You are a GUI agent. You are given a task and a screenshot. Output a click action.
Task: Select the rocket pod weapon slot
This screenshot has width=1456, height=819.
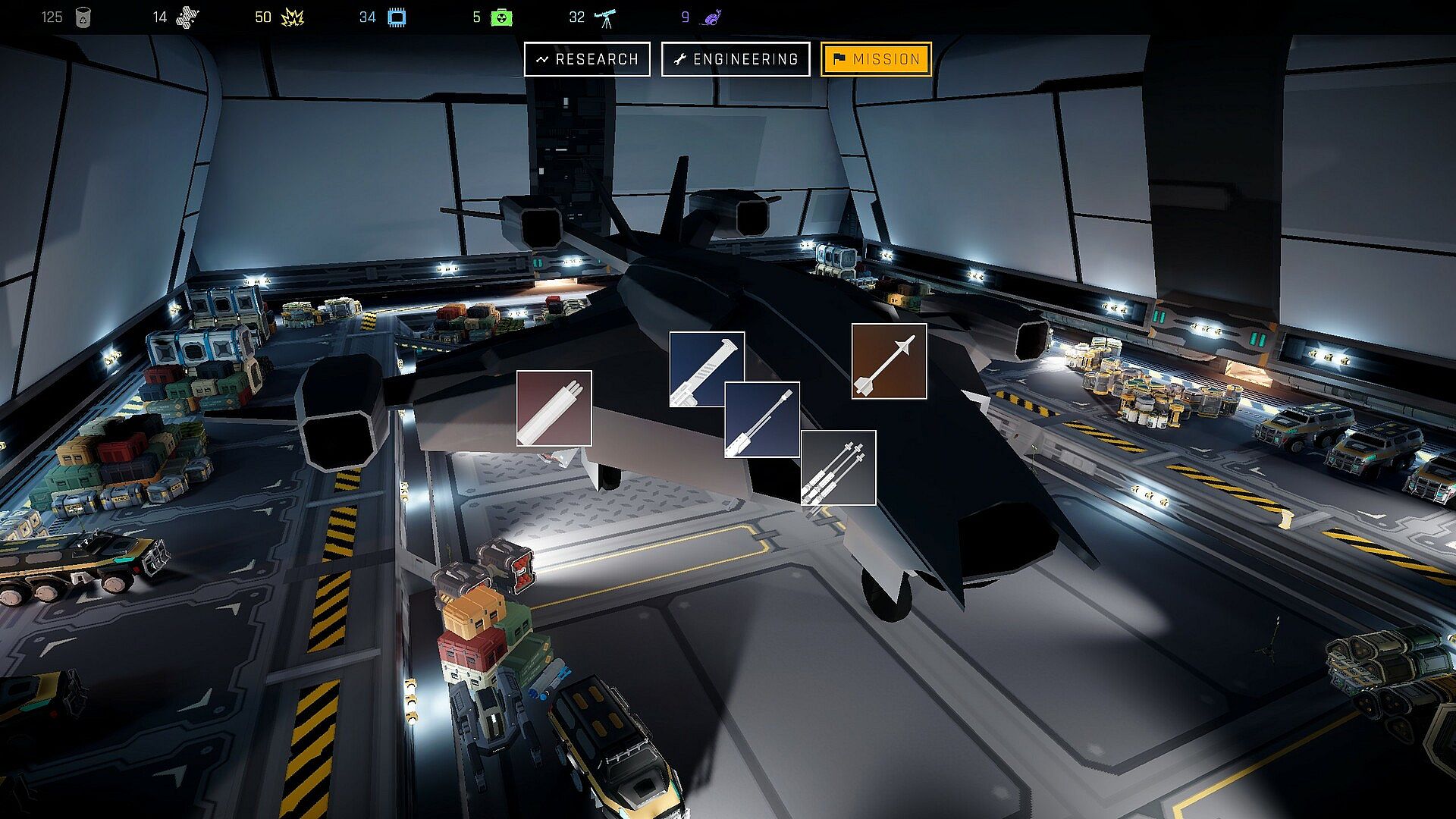[554, 408]
